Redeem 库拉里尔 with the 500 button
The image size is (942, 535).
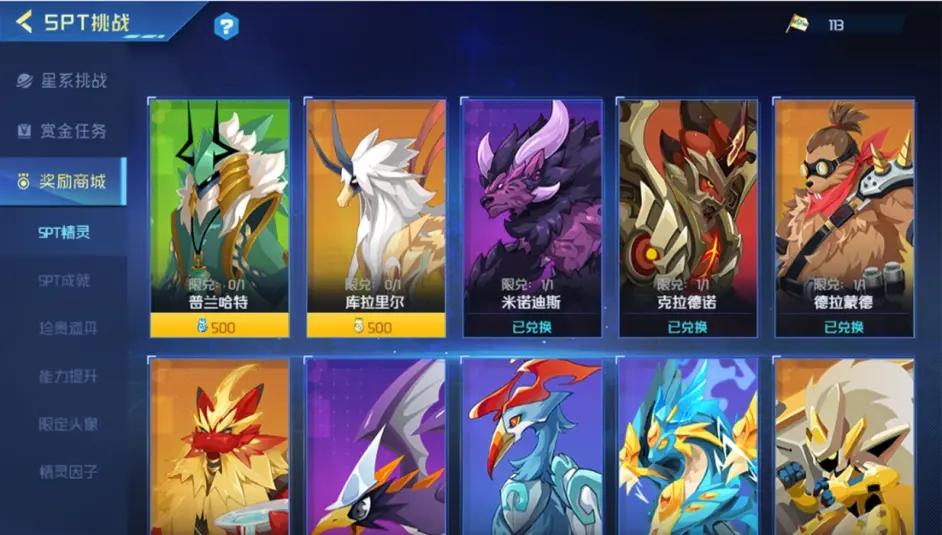tap(375, 326)
